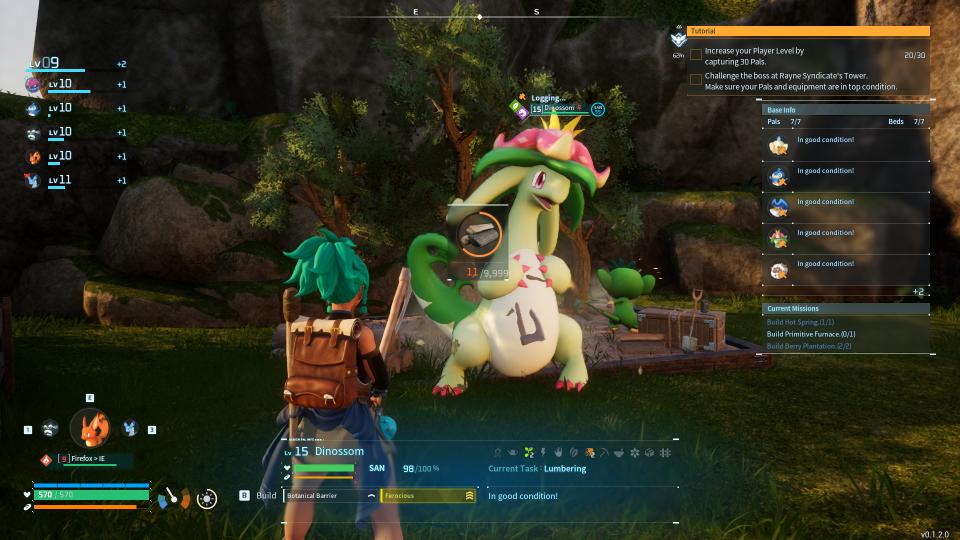Select the pink party pal icon

pos(33,85)
